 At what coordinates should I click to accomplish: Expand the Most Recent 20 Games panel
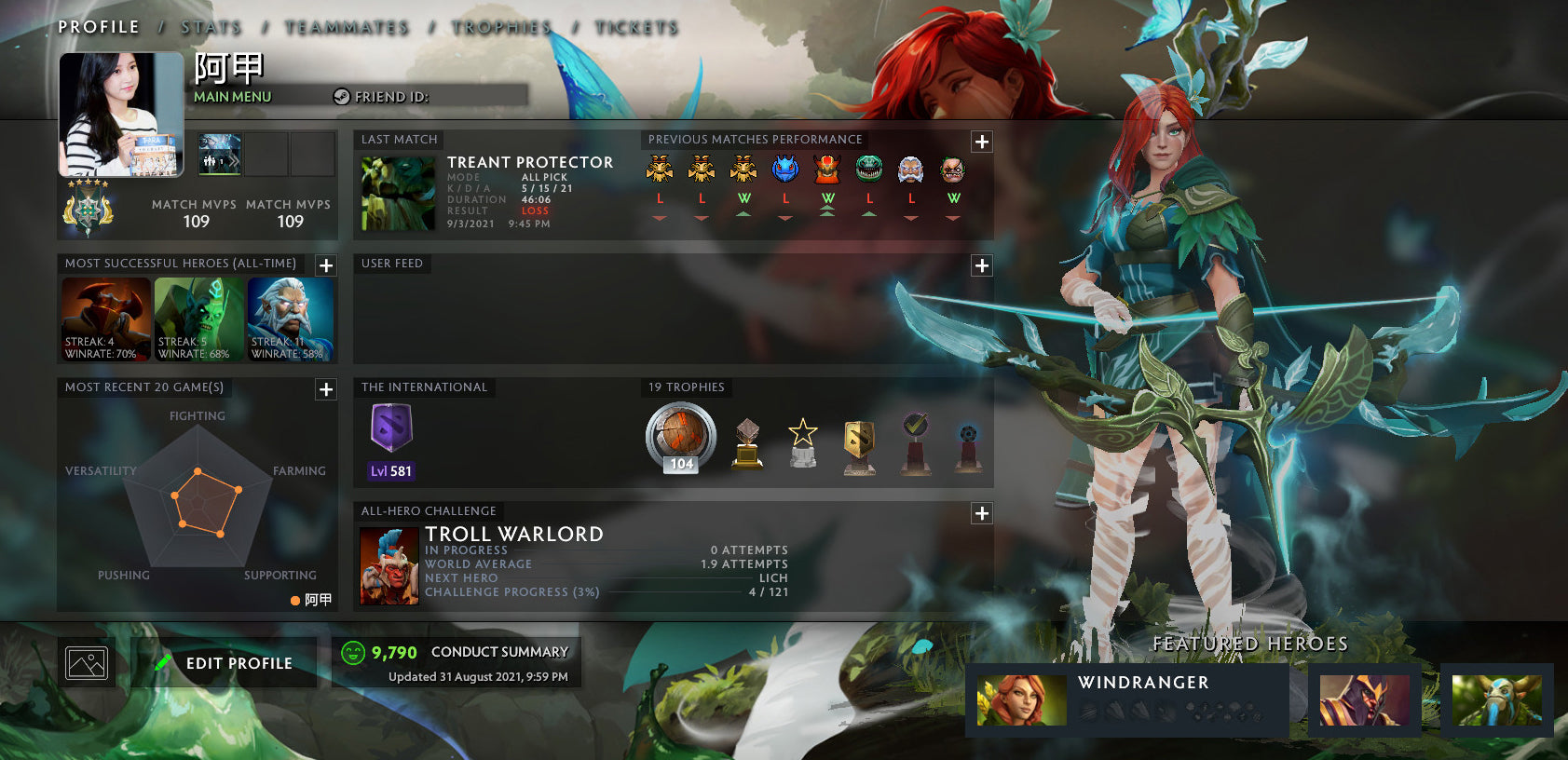click(325, 389)
